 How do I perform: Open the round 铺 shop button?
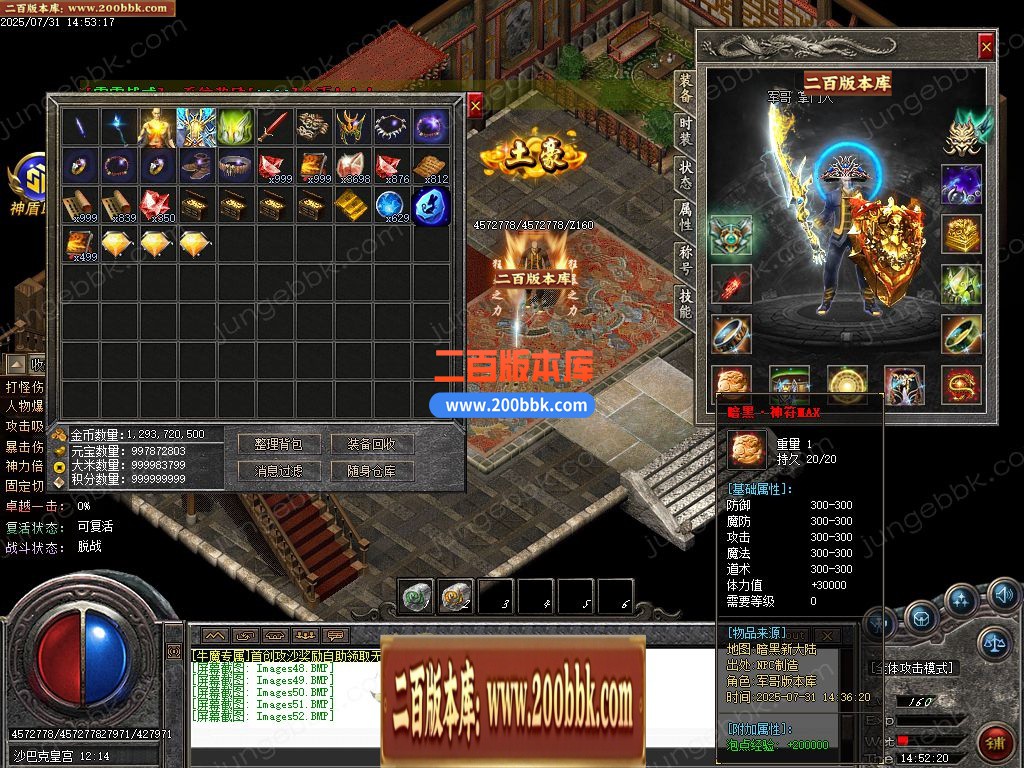coord(996,742)
